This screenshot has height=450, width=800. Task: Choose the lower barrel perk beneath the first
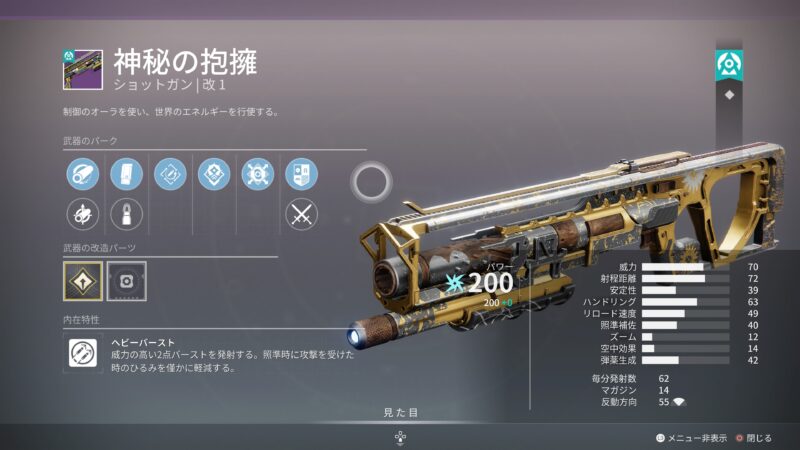pyautogui.click(x=83, y=213)
